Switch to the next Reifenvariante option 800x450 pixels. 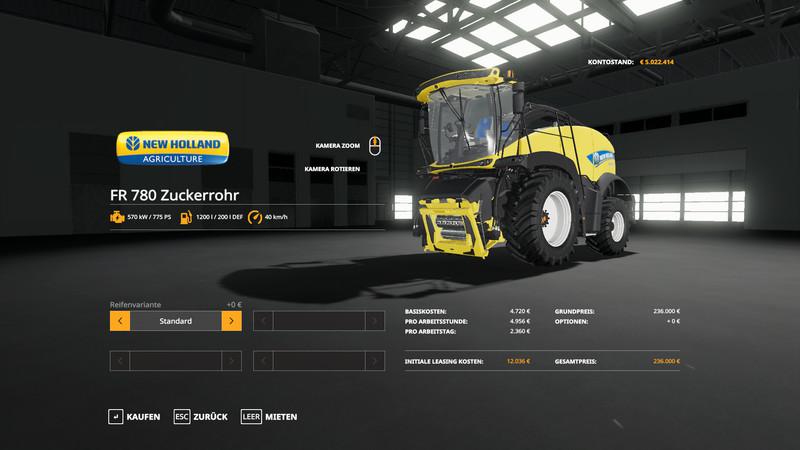click(x=231, y=321)
